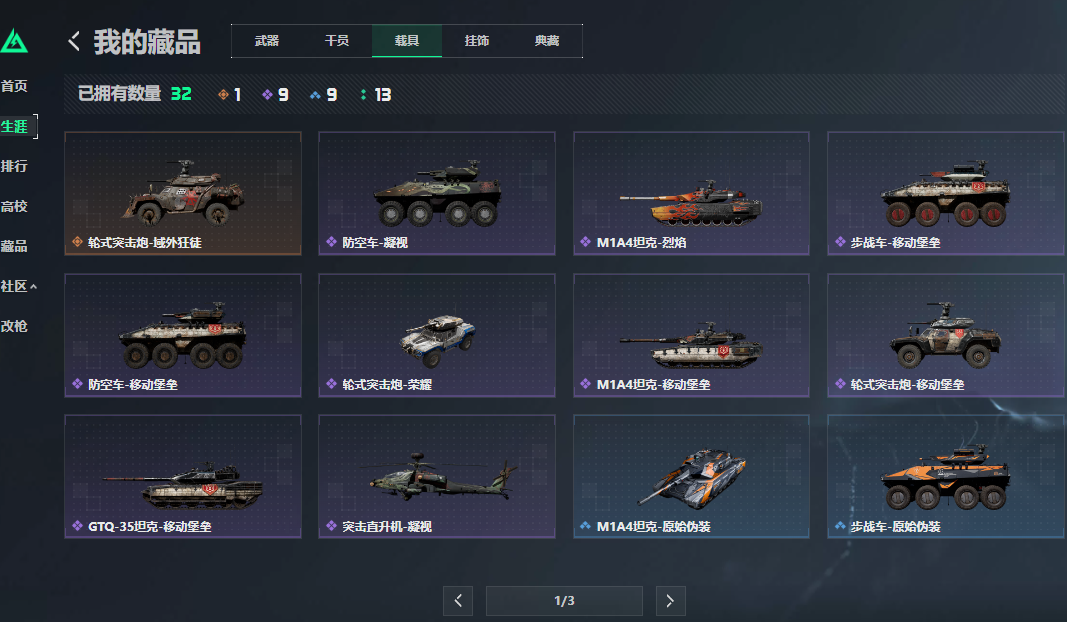The image size is (1067, 622).
Task: Choose the M1A4坦克-原始伪装 skin
Action: (x=691, y=476)
